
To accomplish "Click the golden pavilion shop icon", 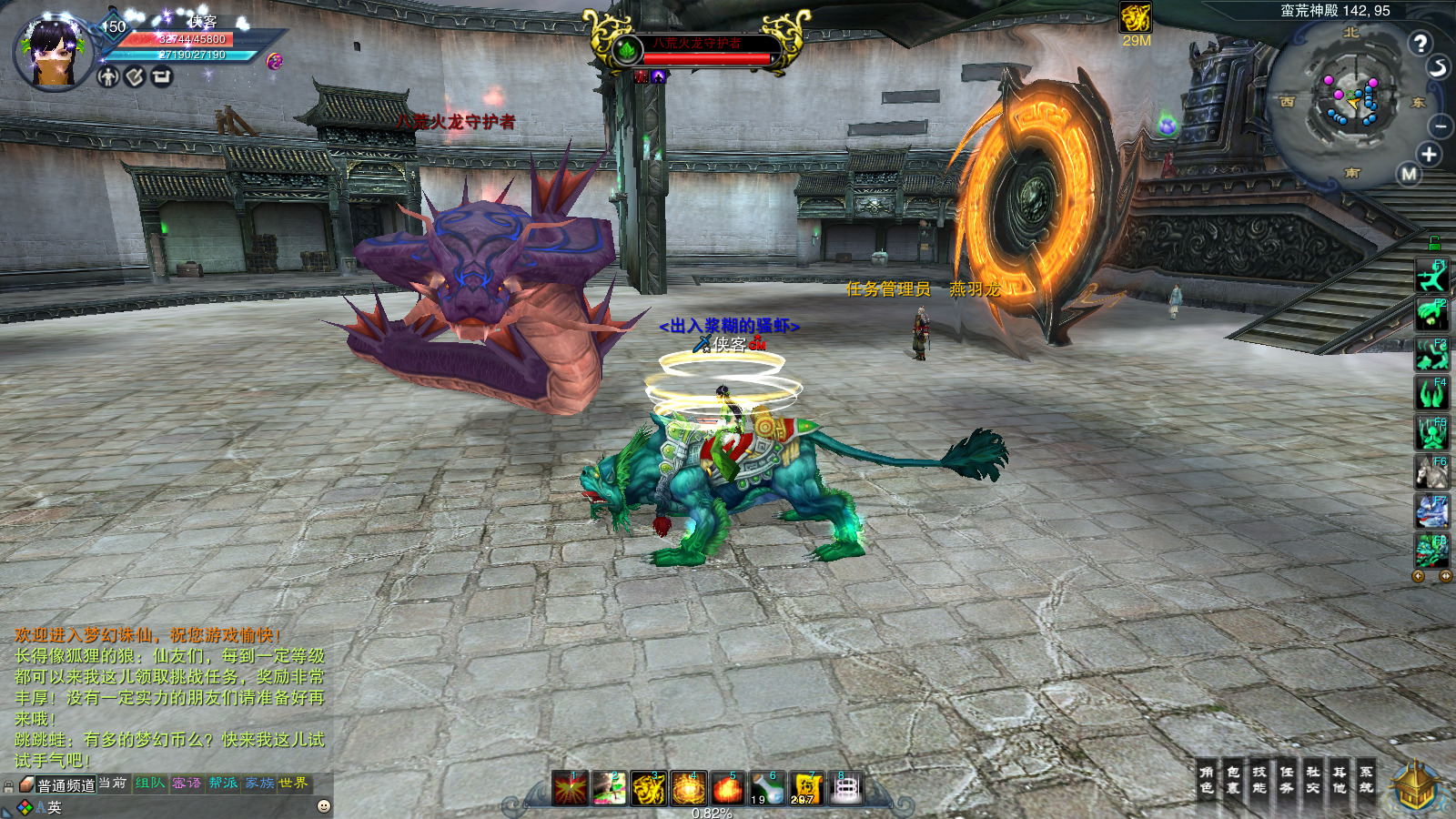I will [1416, 788].
